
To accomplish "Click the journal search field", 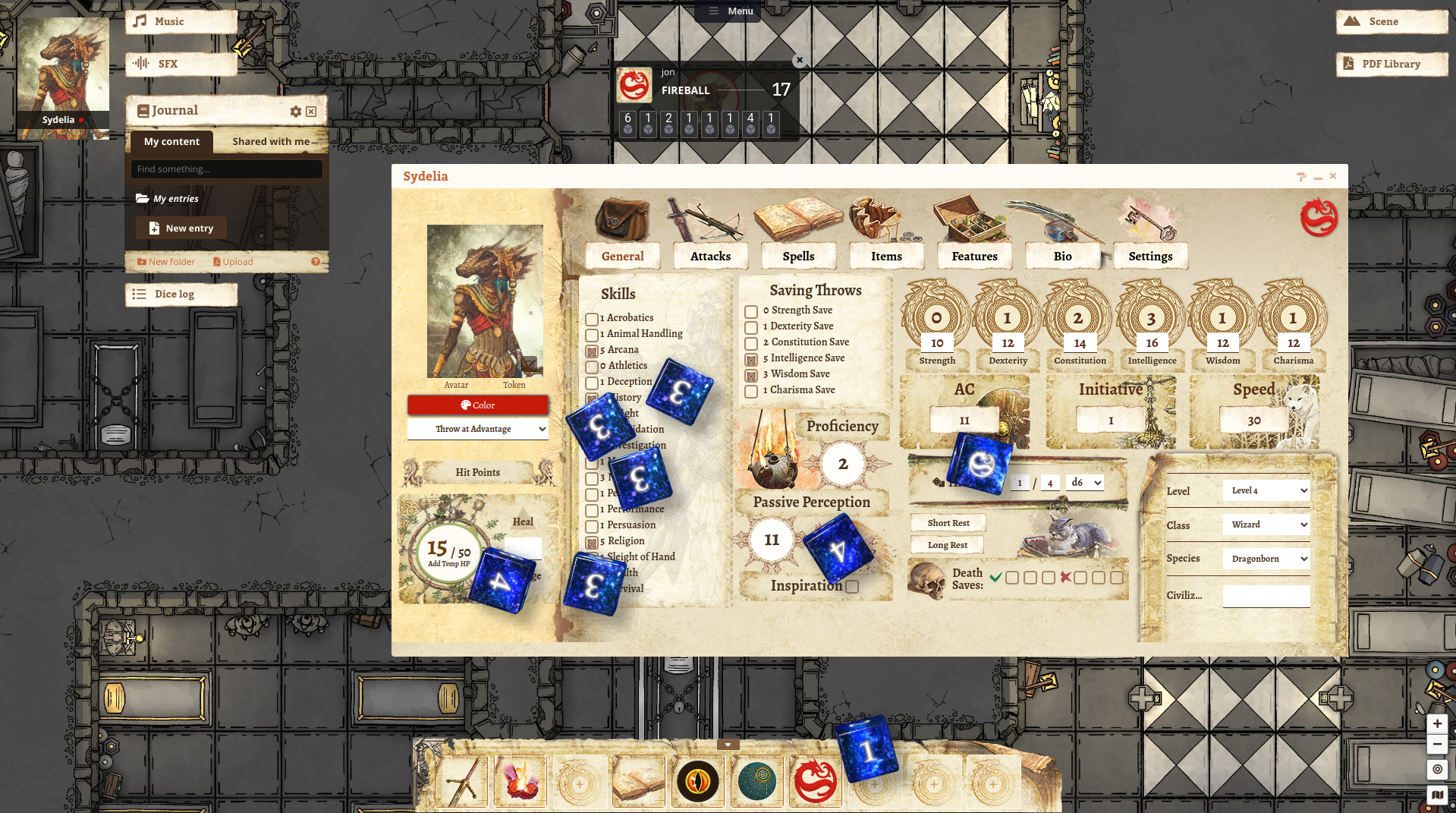I will (x=226, y=169).
